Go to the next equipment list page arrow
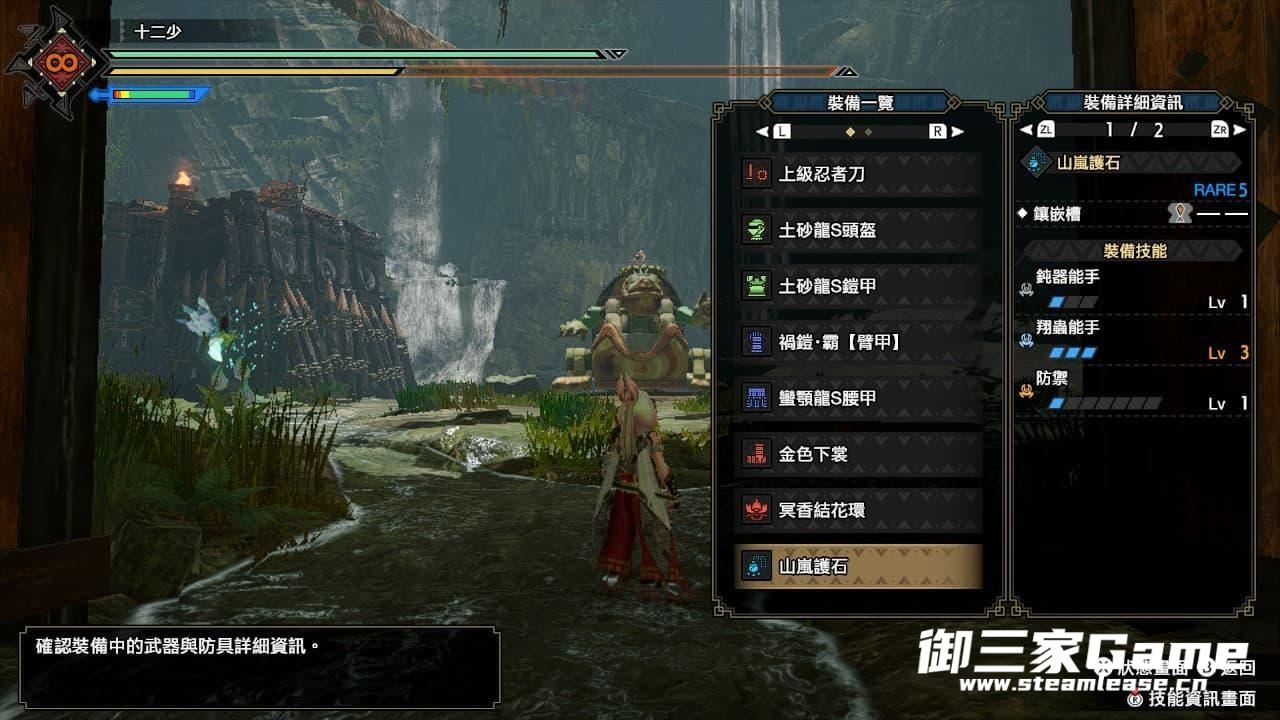The image size is (1280, 720). 957,131
